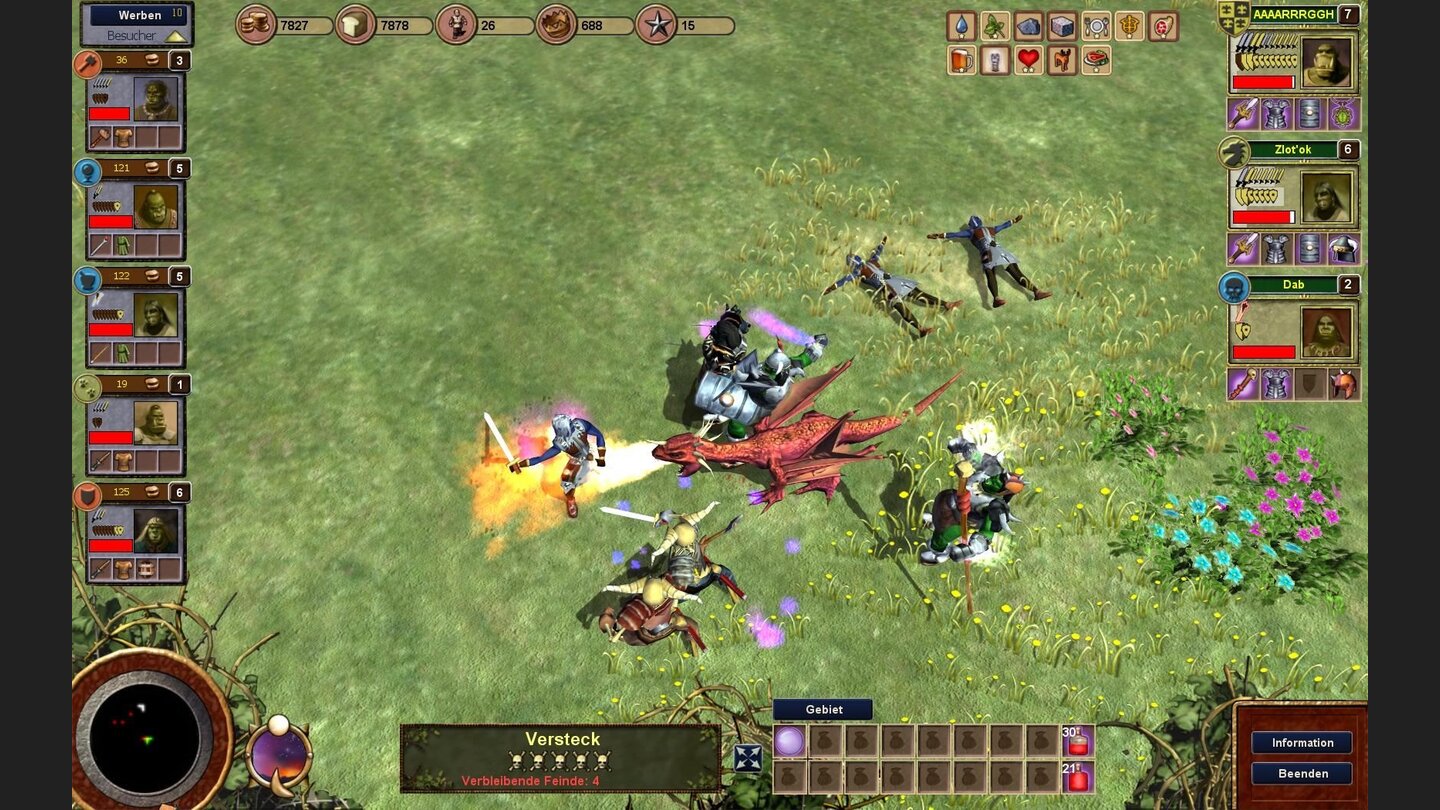Select the water drop goods icon
The width and height of the screenshot is (1440, 810).
click(962, 25)
